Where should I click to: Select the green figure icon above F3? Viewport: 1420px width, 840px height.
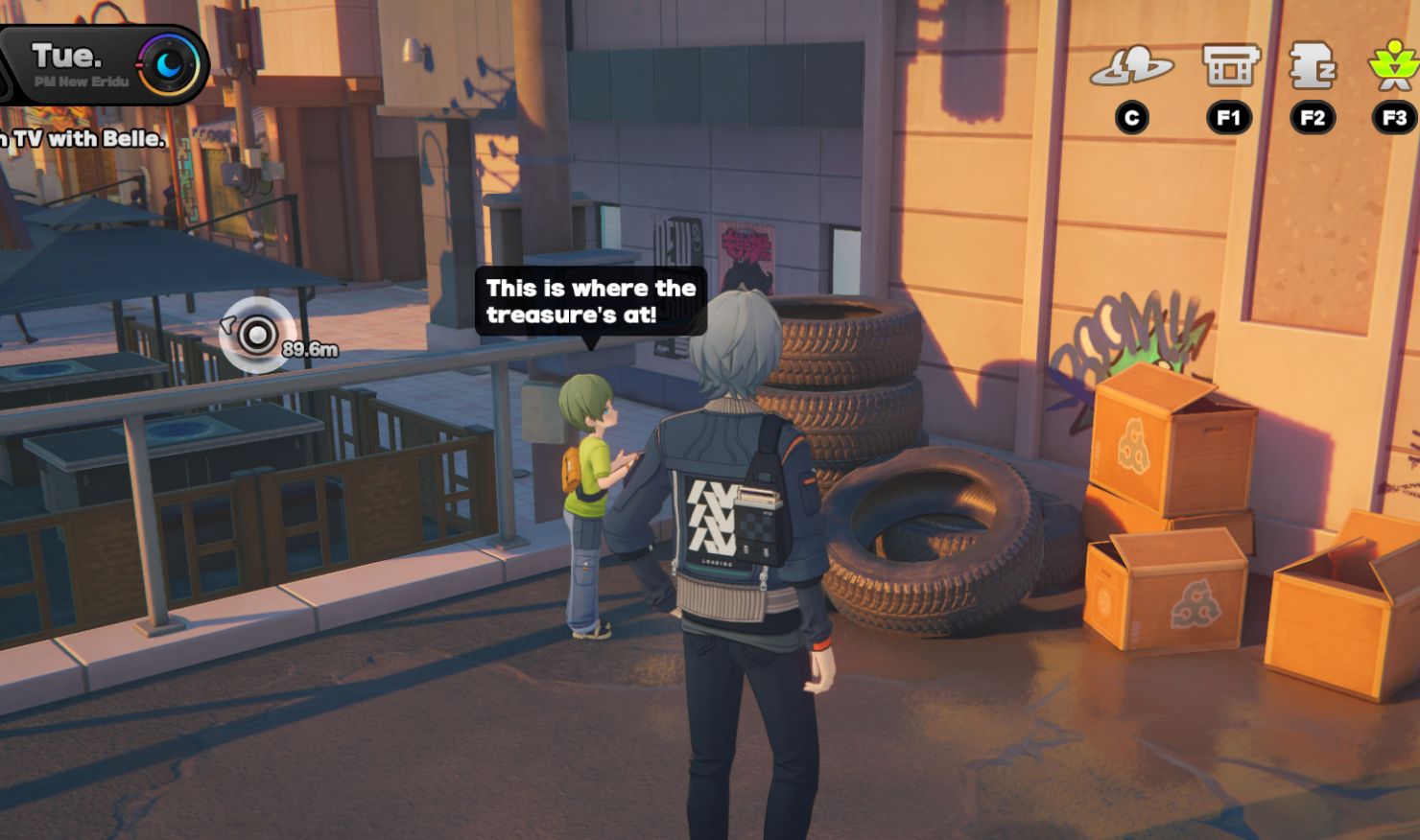[x=1393, y=65]
